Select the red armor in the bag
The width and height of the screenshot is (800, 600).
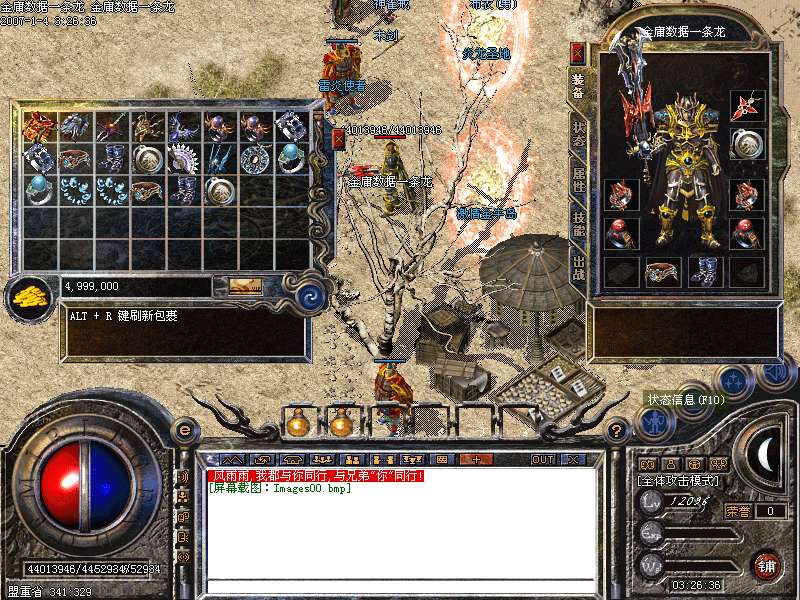tap(39, 126)
